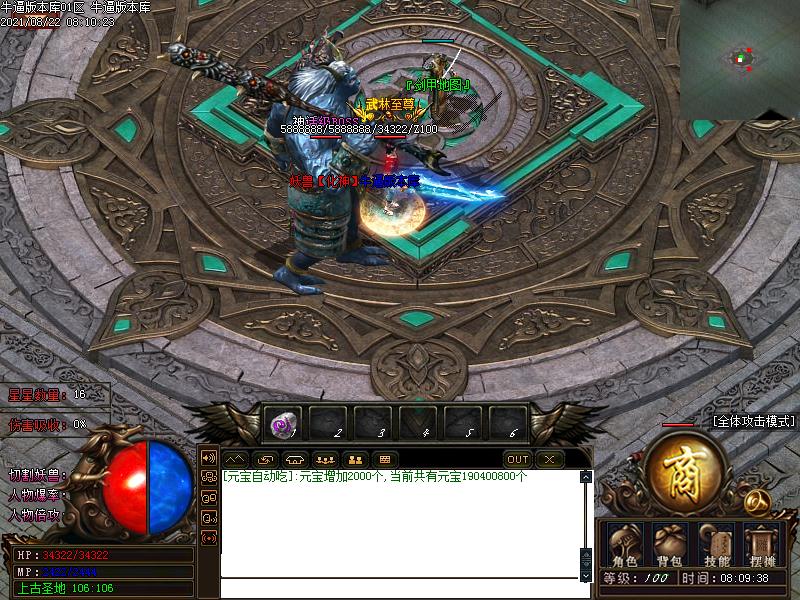Viewport: 800px width, 600px height.
Task: Toggle the 全体攻击模式 attack mode label
Action: click(754, 422)
